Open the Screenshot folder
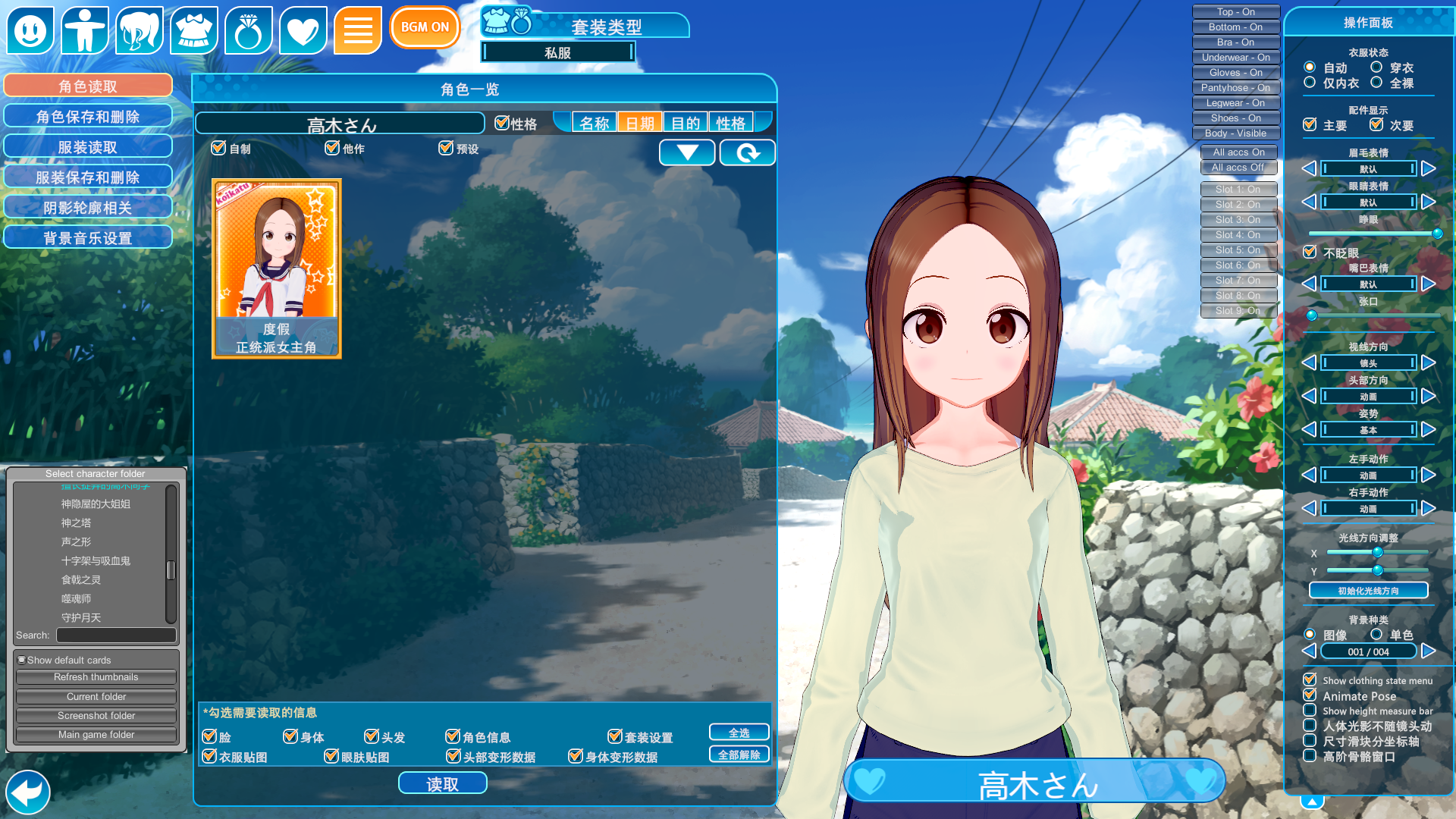The height and width of the screenshot is (819, 1456). pyautogui.click(x=96, y=716)
